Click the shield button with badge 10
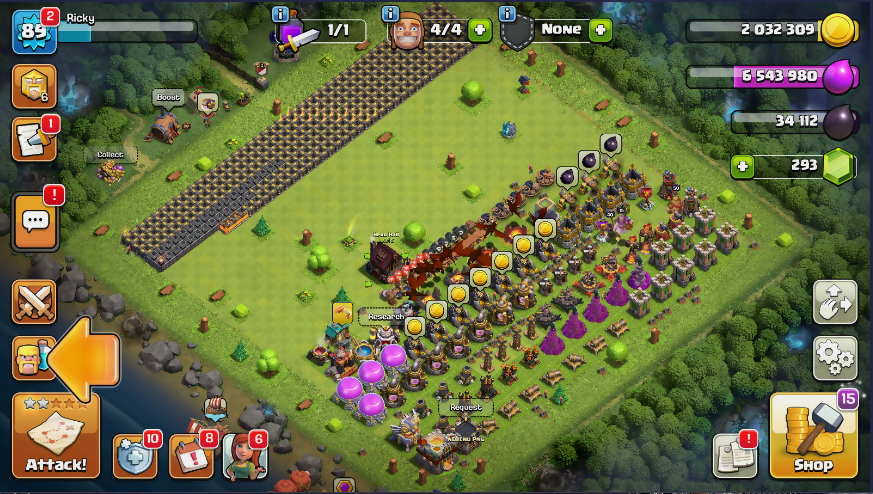Viewport: 873px width, 494px height. (134, 456)
